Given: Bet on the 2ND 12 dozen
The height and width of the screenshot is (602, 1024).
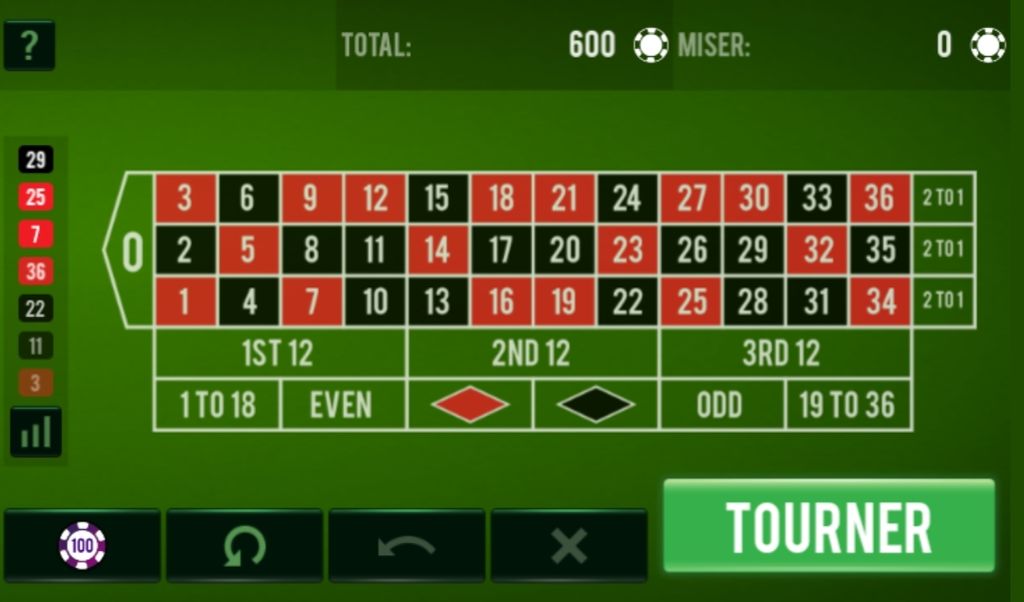Looking at the screenshot, I should pyautogui.click(x=532, y=354).
